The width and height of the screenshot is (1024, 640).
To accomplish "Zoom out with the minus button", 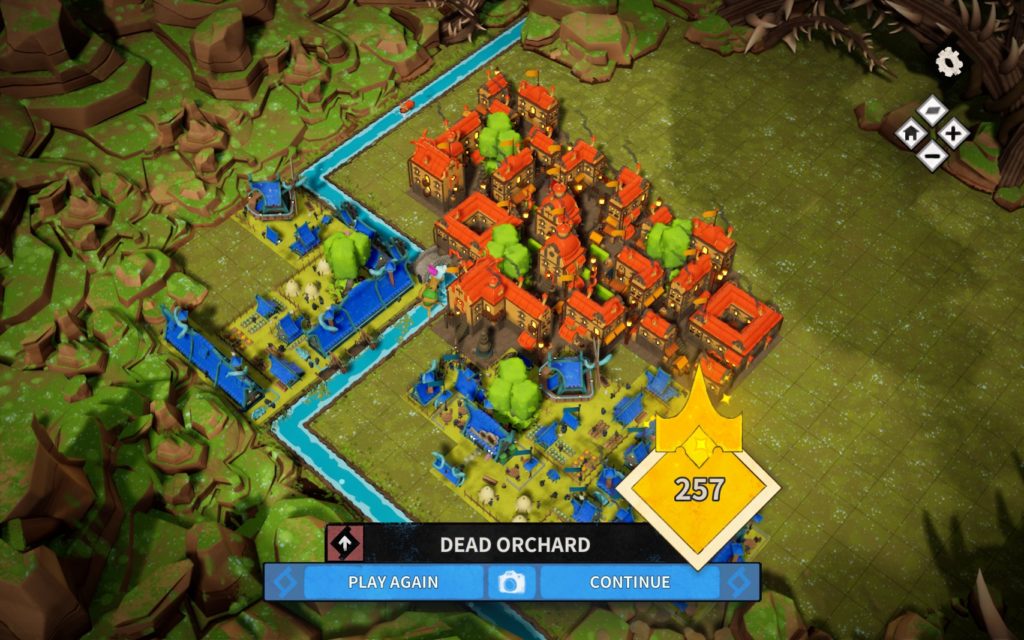I will pos(932,153).
